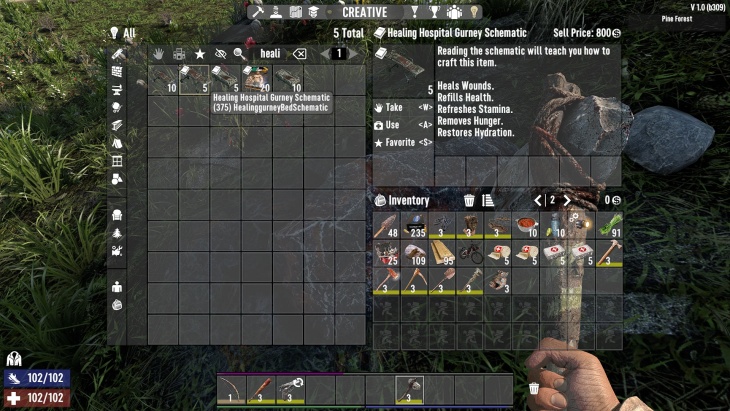Image resolution: width=730 pixels, height=411 pixels.
Task: Go to next inventory page arrow
Action: pos(567,201)
